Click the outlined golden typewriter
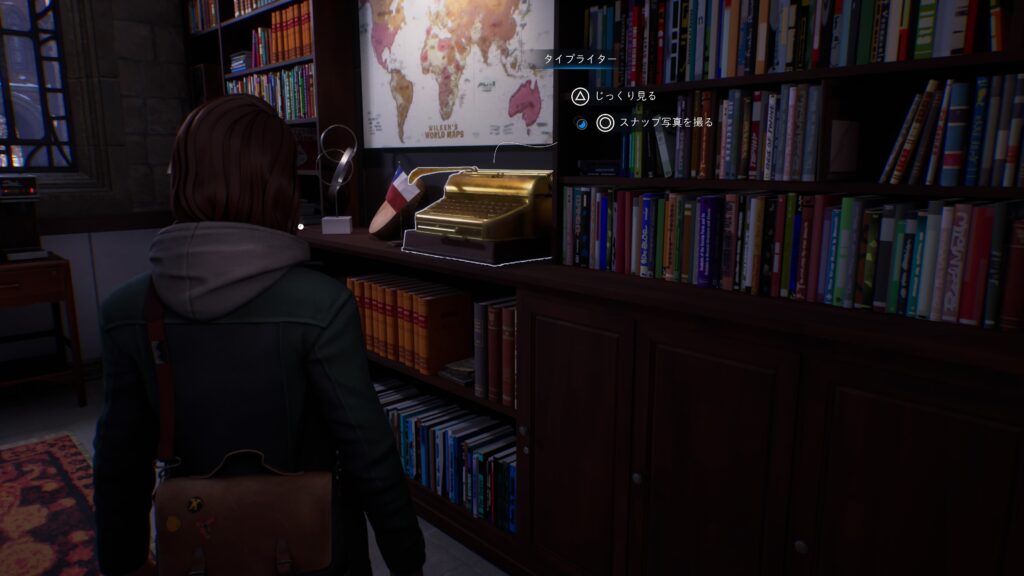 482,213
